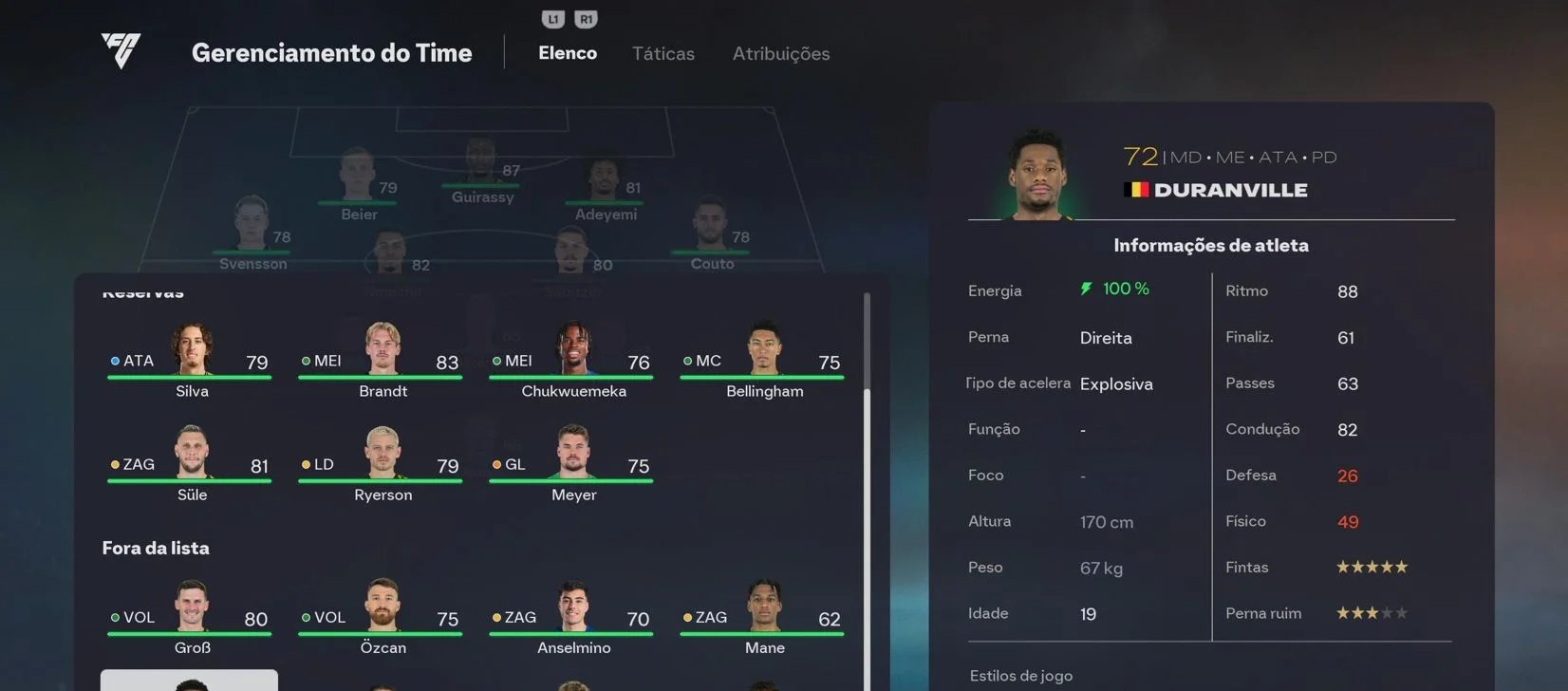This screenshot has width=1568, height=691.
Task: Select Groß in the Fora da lista section
Action: click(x=190, y=617)
